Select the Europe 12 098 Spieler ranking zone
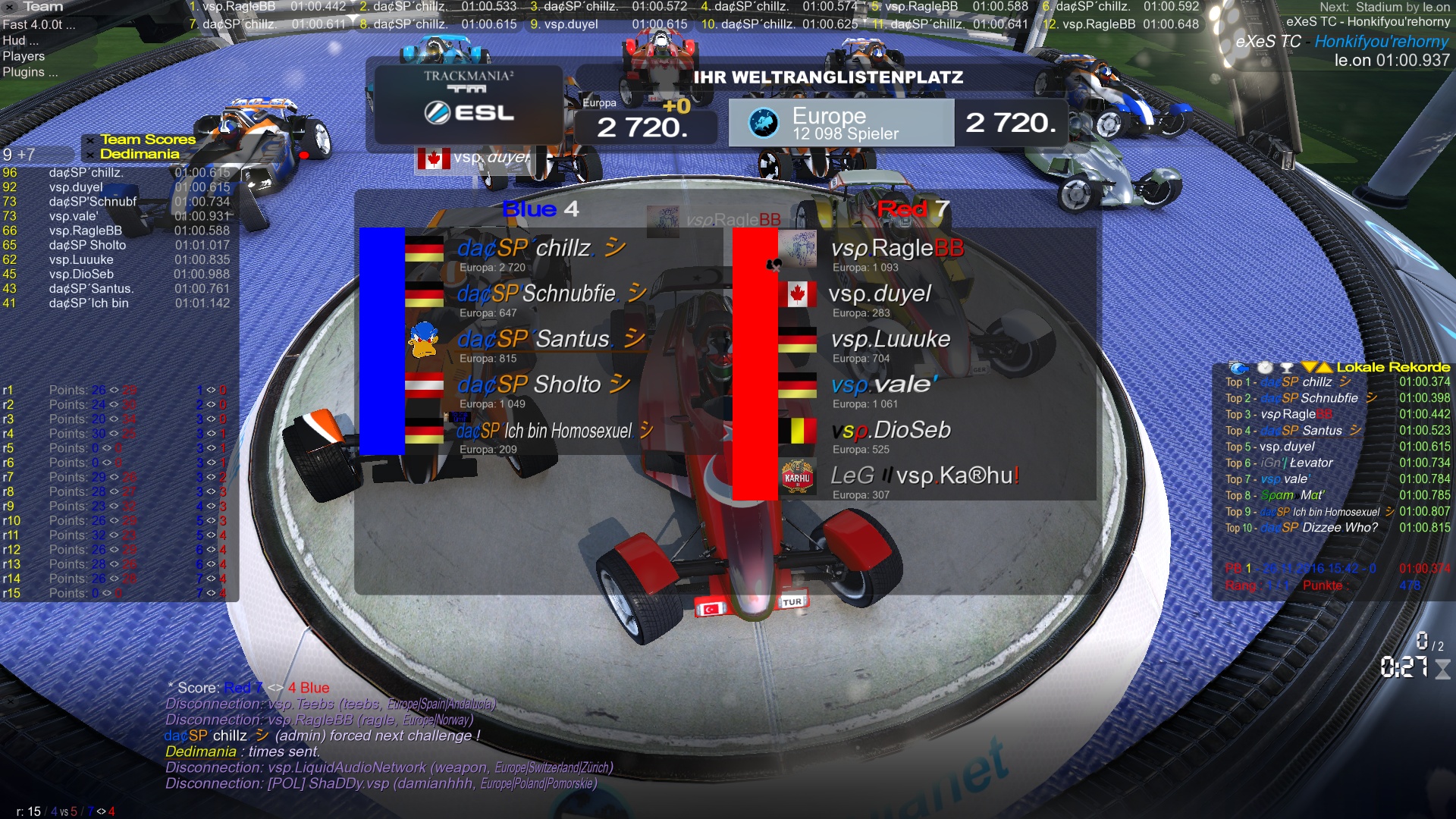The height and width of the screenshot is (819, 1456). [841, 123]
